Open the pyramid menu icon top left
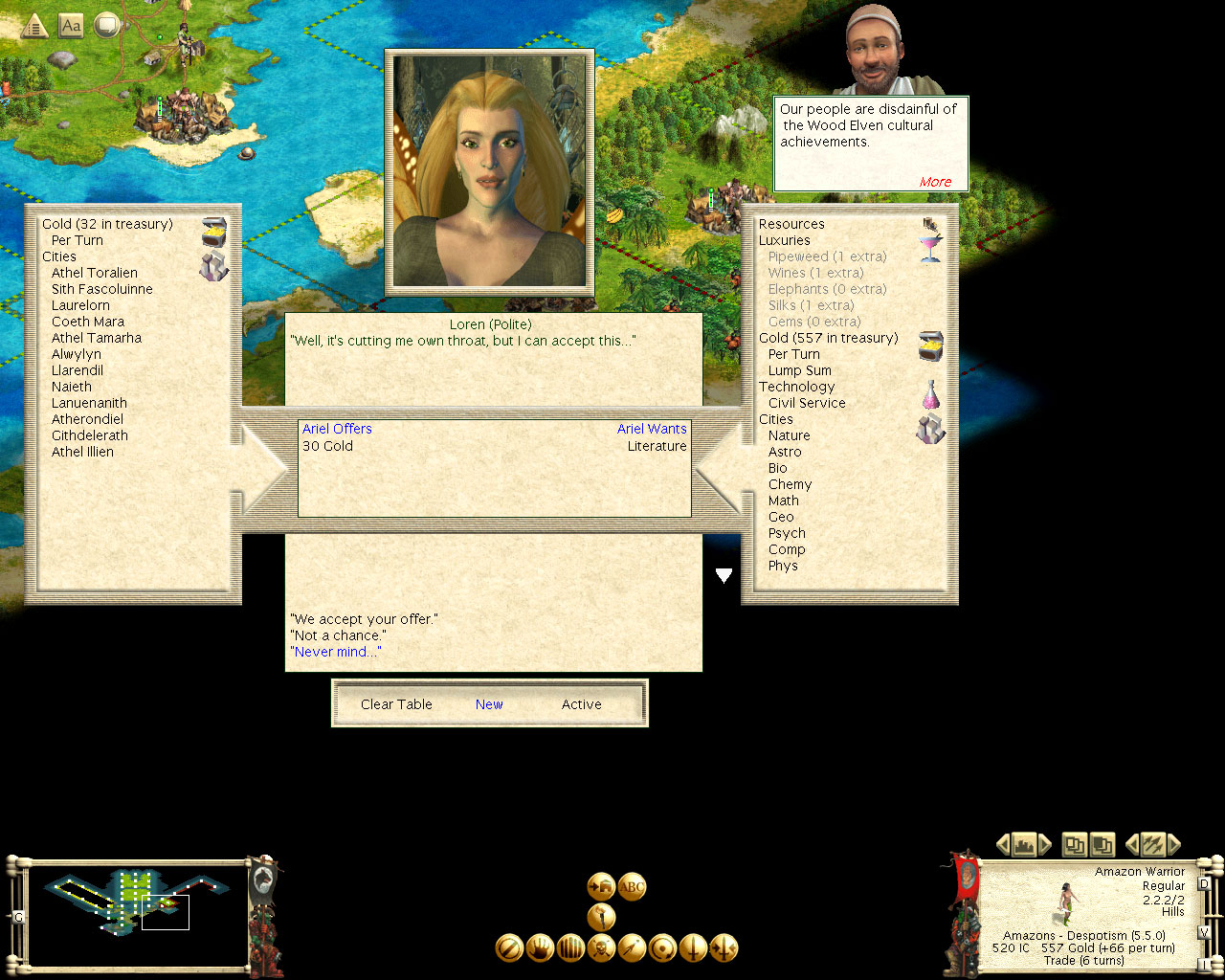This screenshot has width=1225, height=980. pos(33,26)
